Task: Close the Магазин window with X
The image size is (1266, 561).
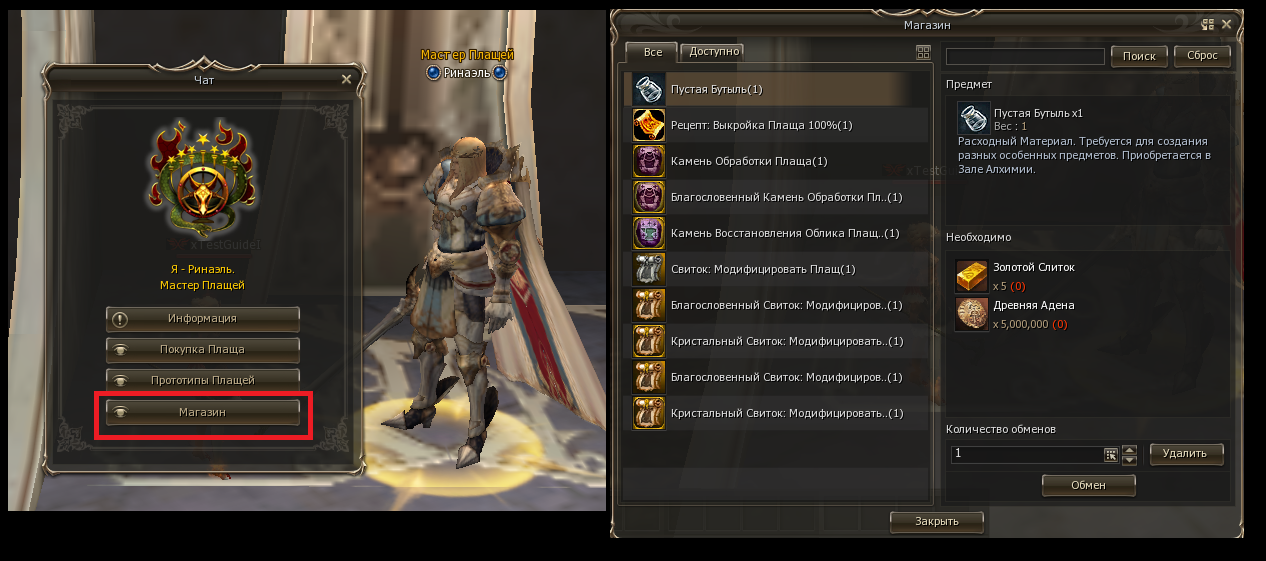Action: tap(1230, 24)
